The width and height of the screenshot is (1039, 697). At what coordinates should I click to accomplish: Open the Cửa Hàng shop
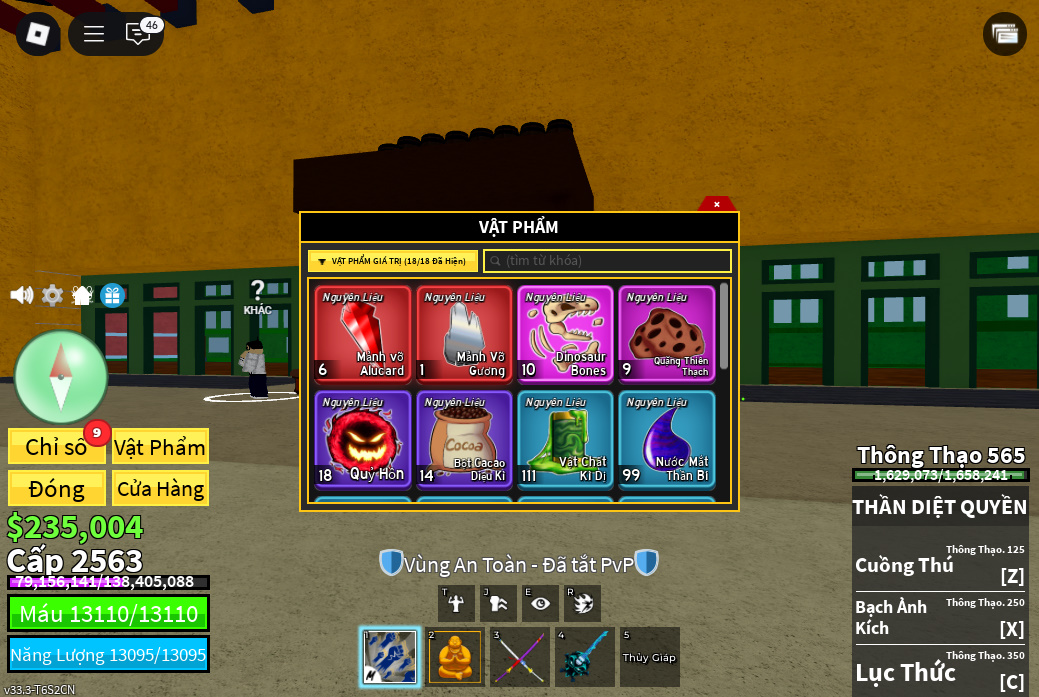160,489
